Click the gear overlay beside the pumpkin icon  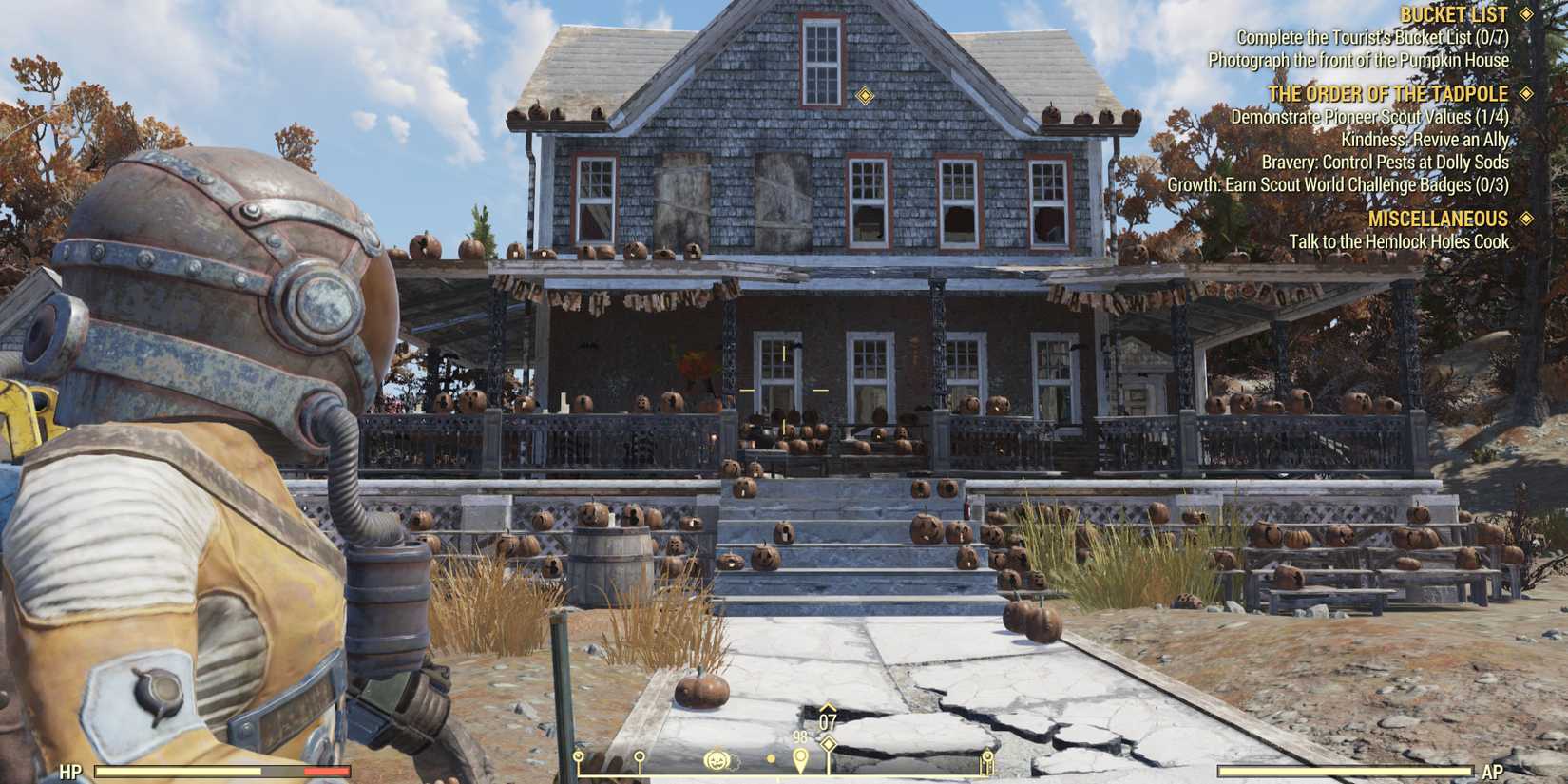tap(734, 762)
